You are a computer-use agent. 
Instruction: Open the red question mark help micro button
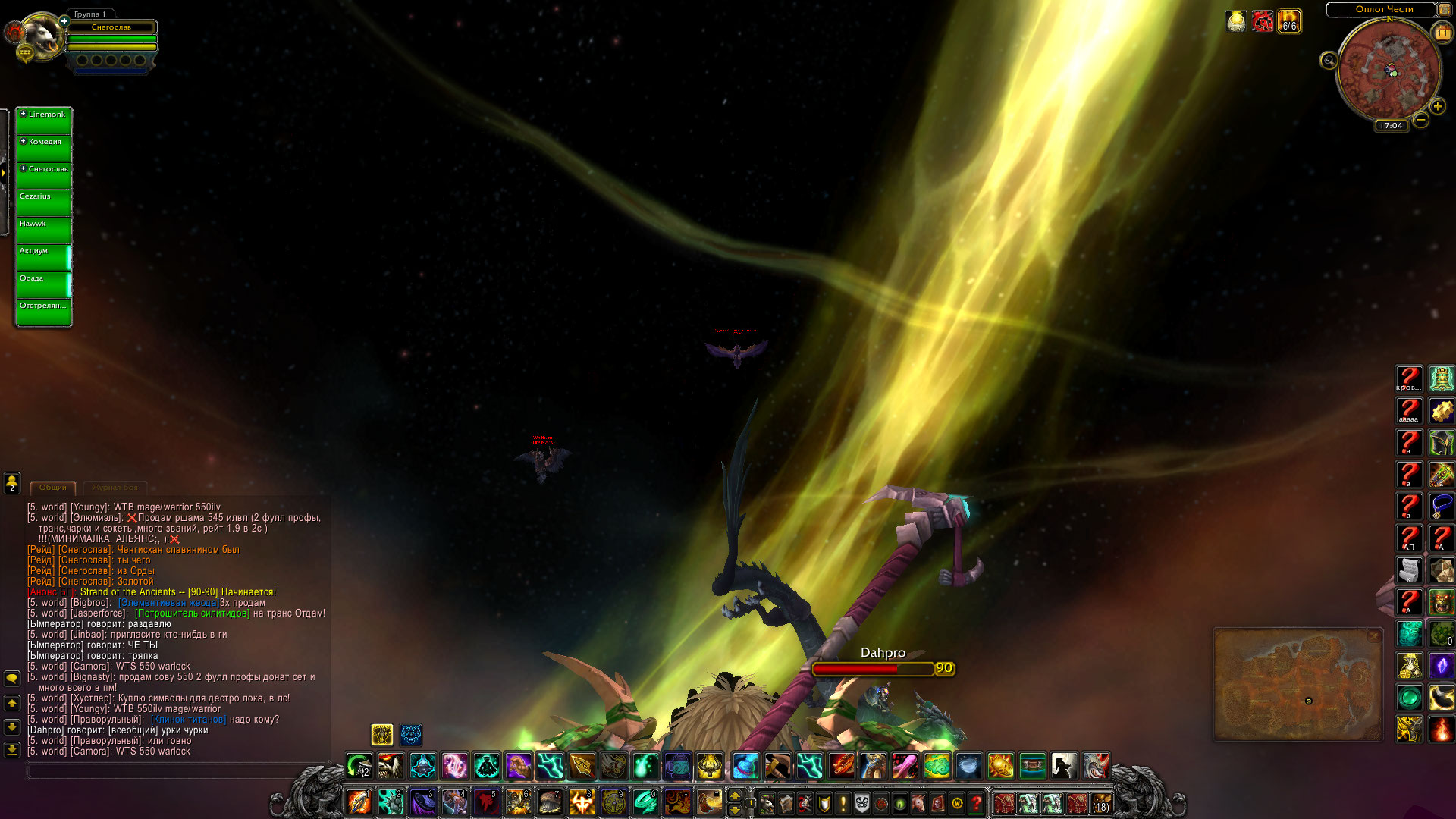977,802
